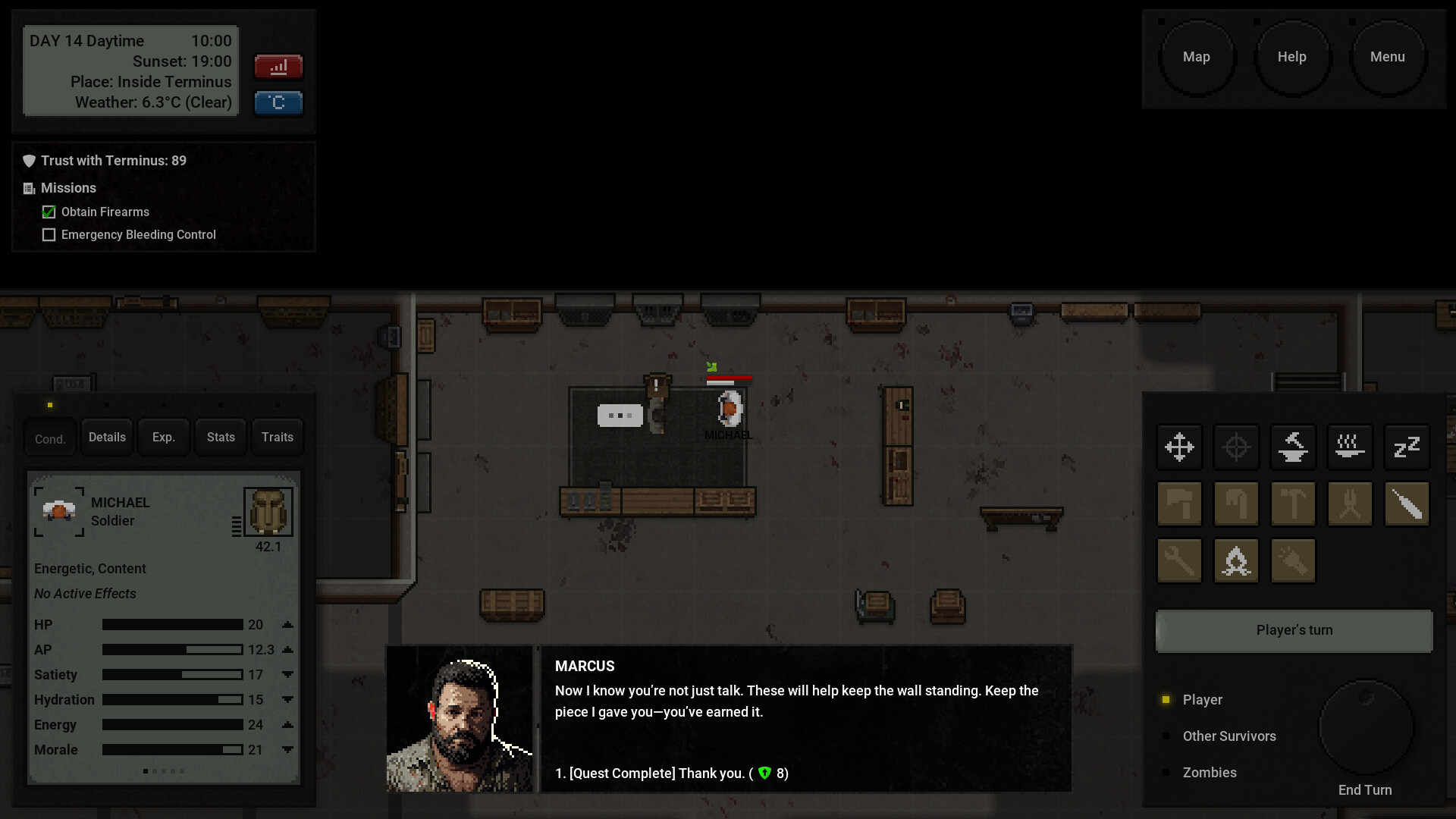Image resolution: width=1456 pixels, height=819 pixels.
Task: Open the character panel page dots
Action: 164,771
